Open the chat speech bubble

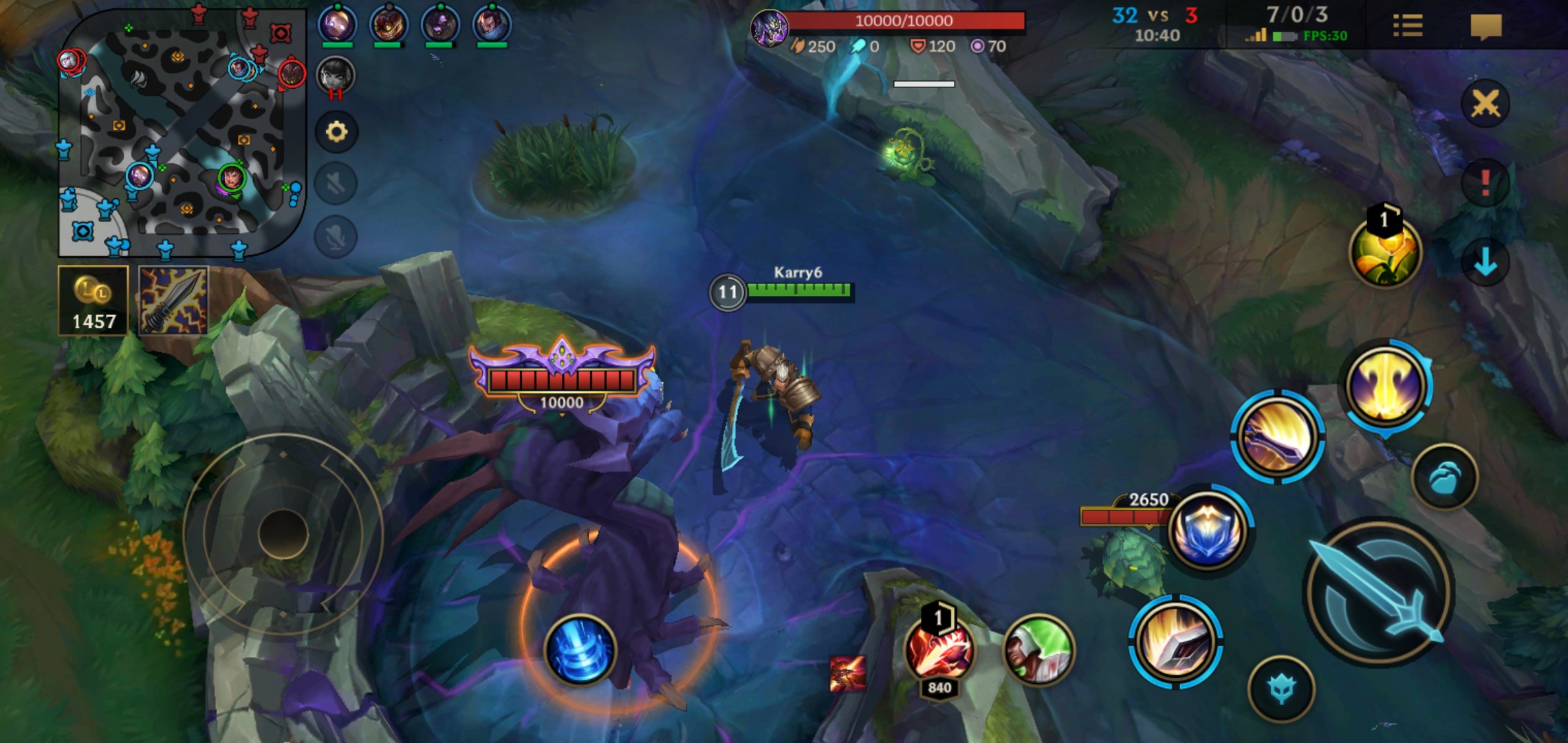pos(1485,26)
